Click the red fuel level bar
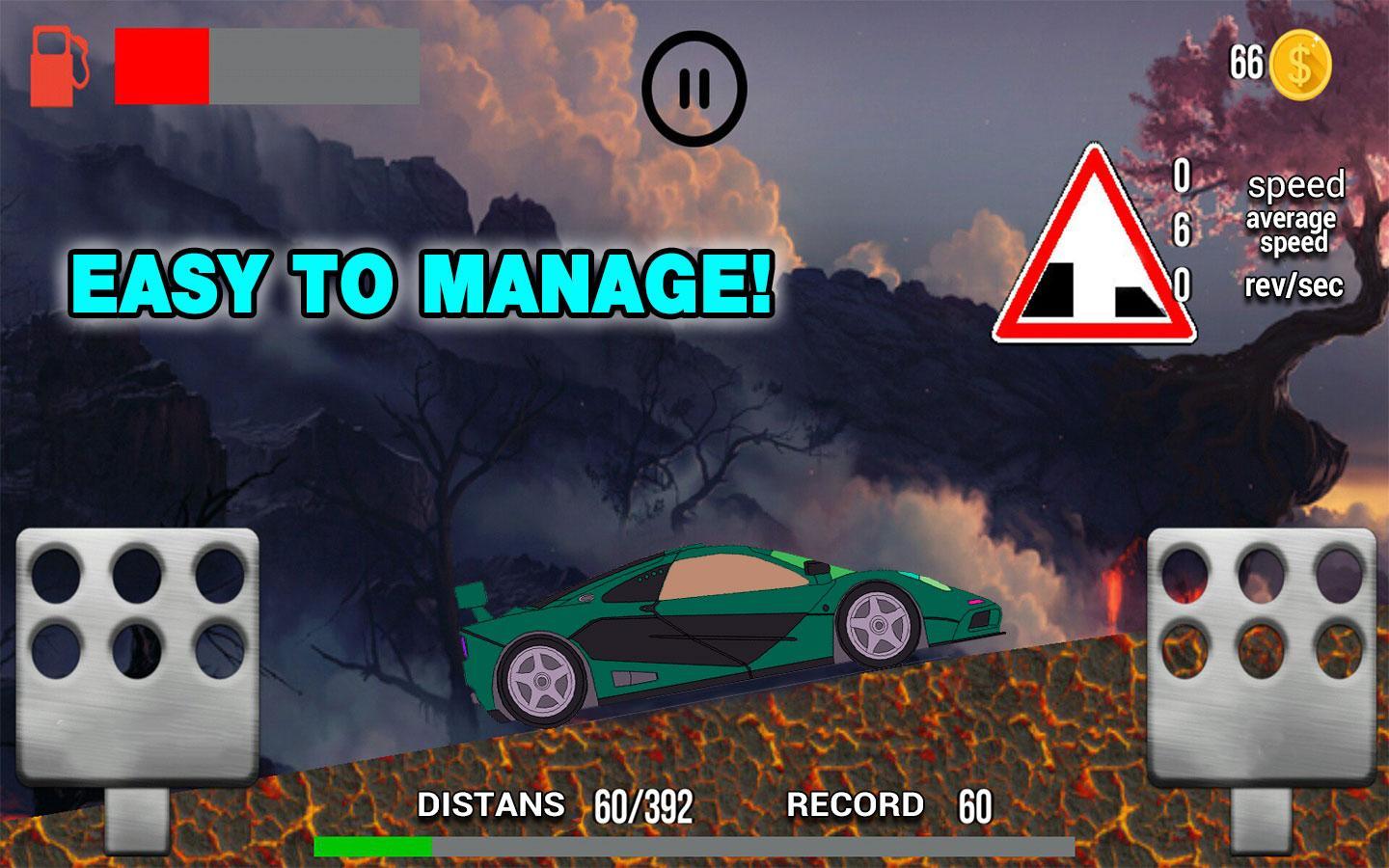 tap(161, 67)
